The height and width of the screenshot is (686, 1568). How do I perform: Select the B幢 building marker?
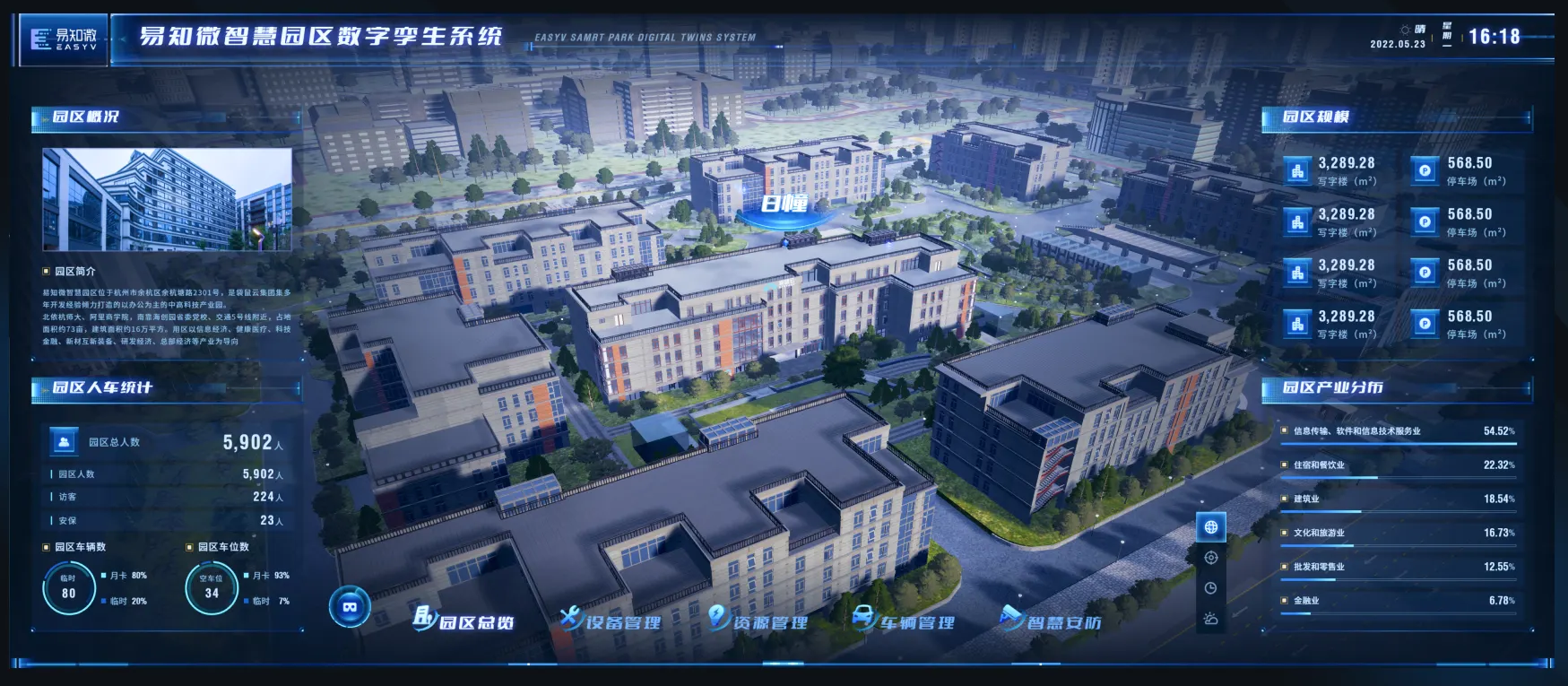(x=784, y=204)
